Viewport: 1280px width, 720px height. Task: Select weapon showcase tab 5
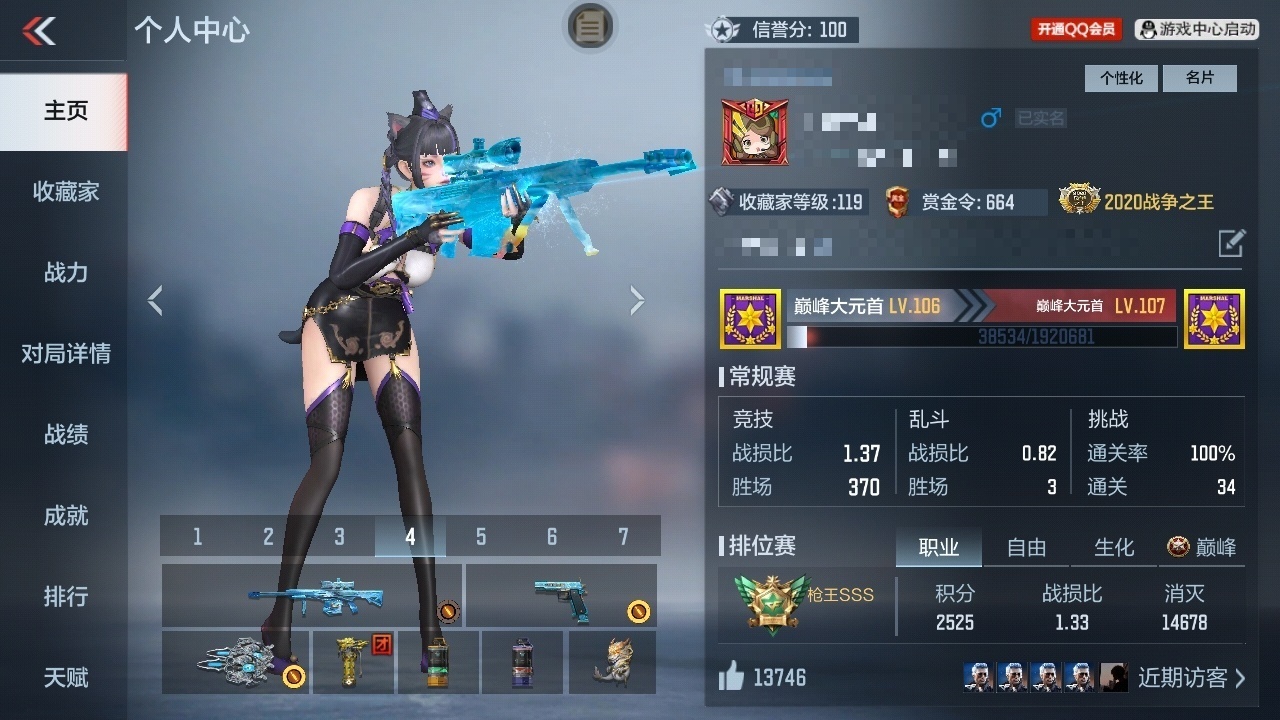(x=479, y=536)
